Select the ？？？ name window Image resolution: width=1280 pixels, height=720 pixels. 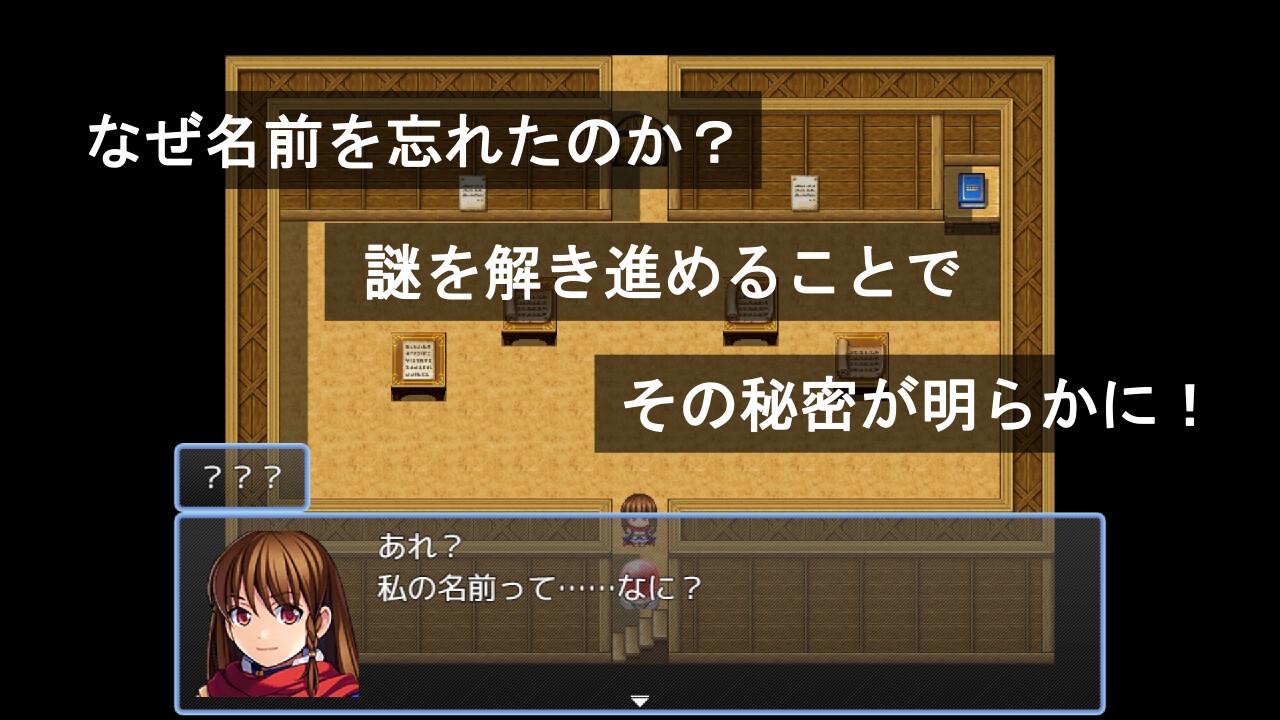click(x=242, y=478)
